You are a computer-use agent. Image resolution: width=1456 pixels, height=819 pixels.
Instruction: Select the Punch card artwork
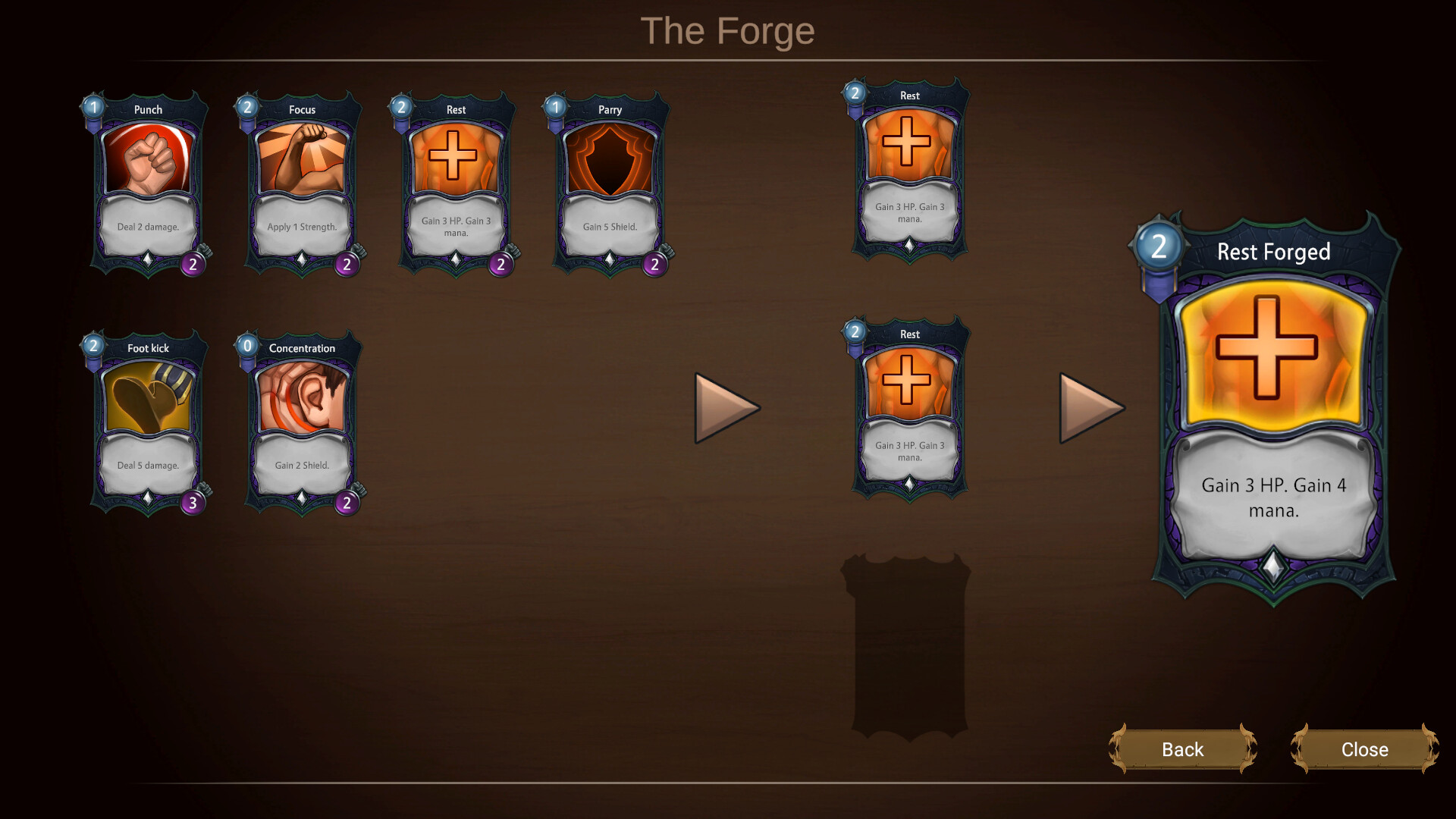[x=148, y=159]
